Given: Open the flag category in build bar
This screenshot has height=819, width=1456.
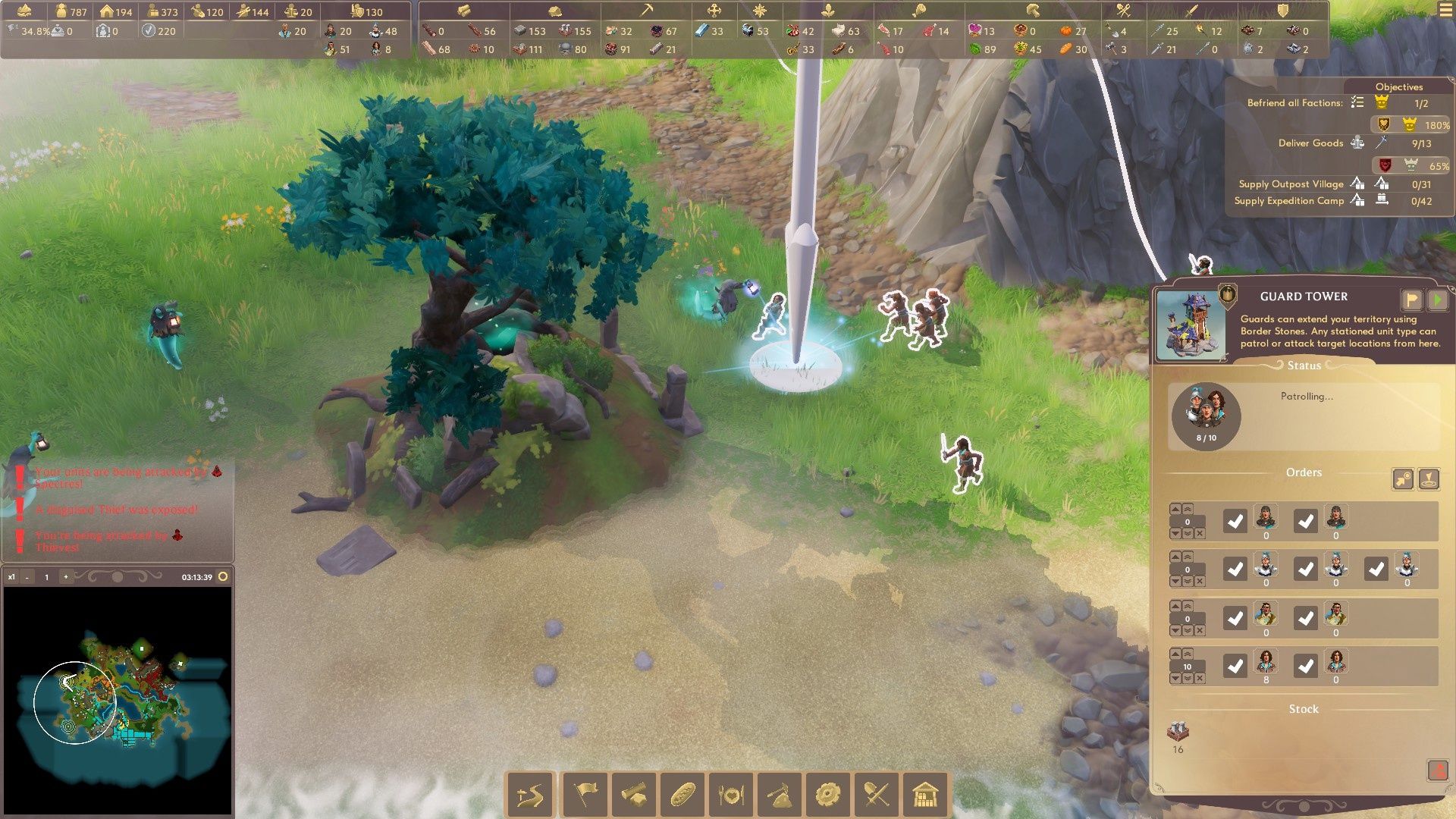Looking at the screenshot, I should click(585, 795).
